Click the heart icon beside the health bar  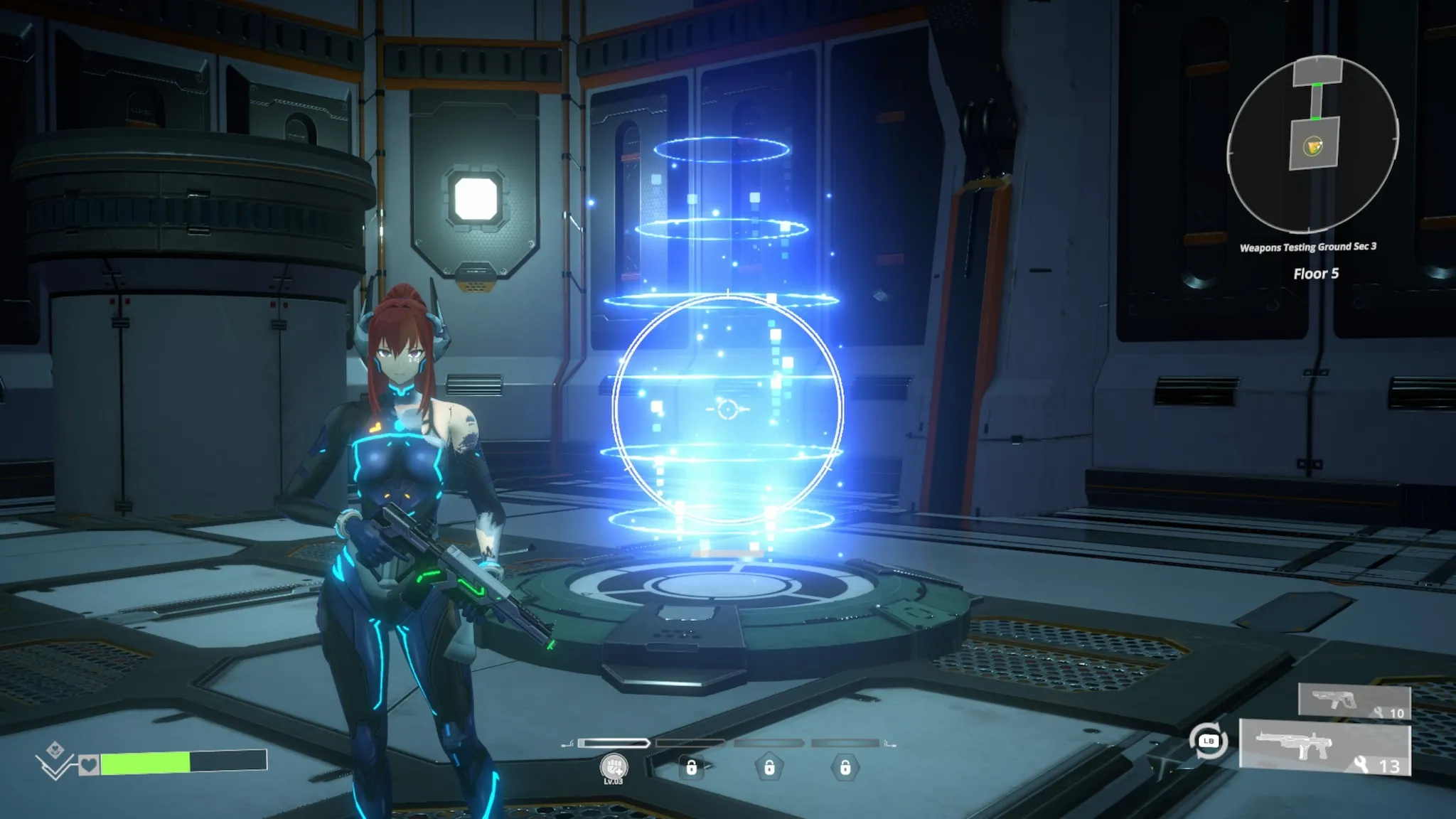coord(88,765)
